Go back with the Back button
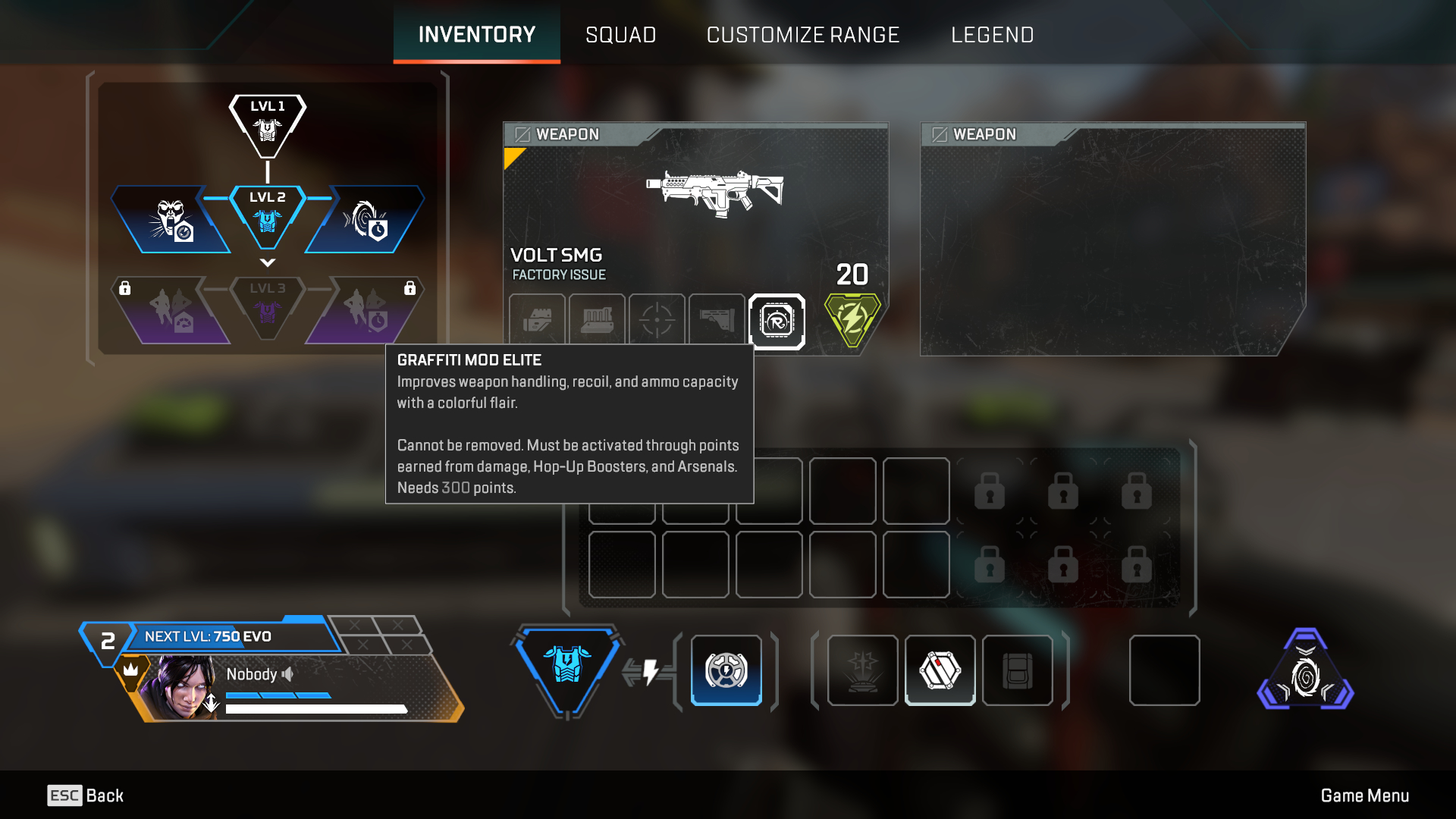 tap(86, 795)
